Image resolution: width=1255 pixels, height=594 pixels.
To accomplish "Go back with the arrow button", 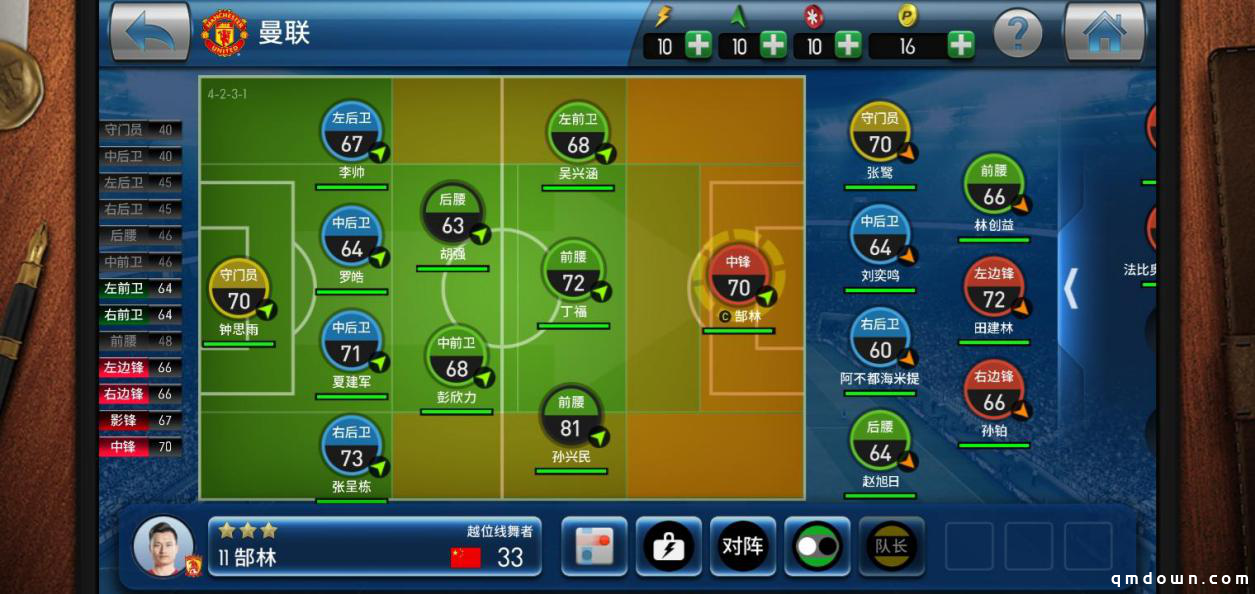I will [x=150, y=32].
